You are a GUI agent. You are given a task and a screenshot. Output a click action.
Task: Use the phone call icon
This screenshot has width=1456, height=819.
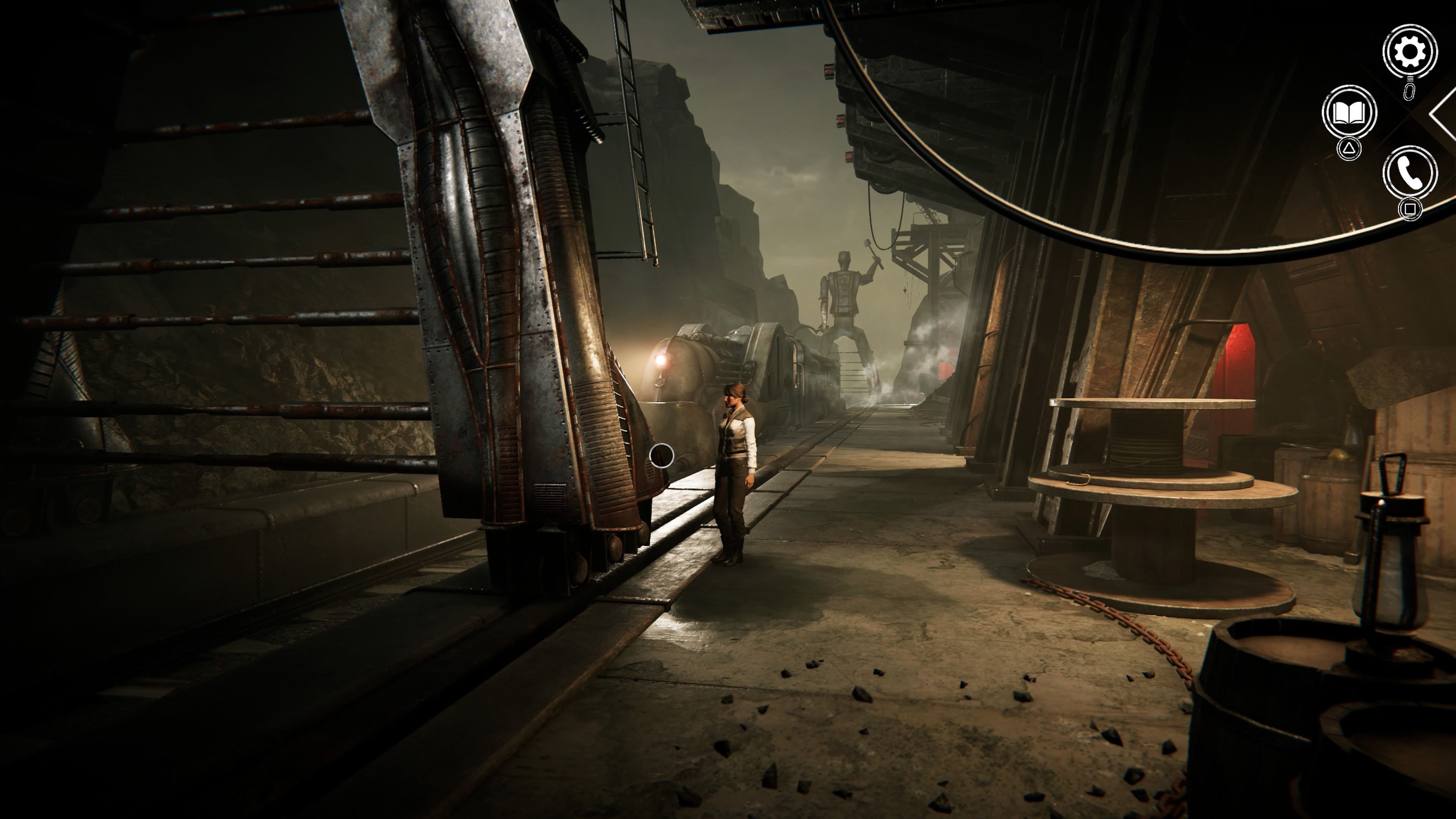(x=1410, y=173)
